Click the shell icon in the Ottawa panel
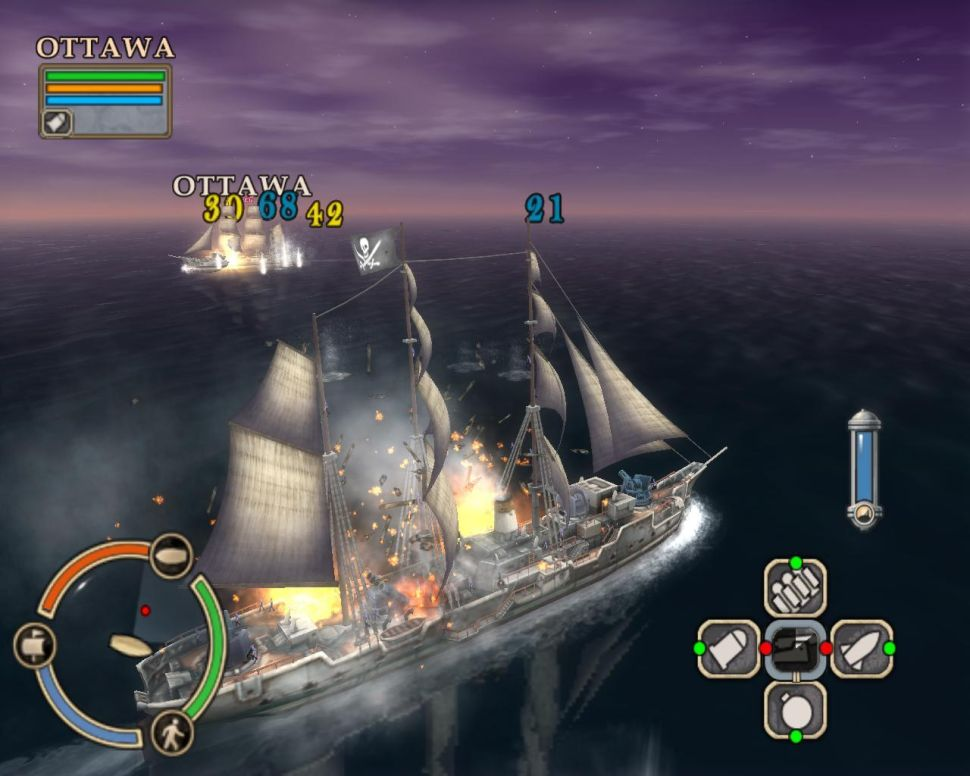The image size is (970, 776). (56, 121)
